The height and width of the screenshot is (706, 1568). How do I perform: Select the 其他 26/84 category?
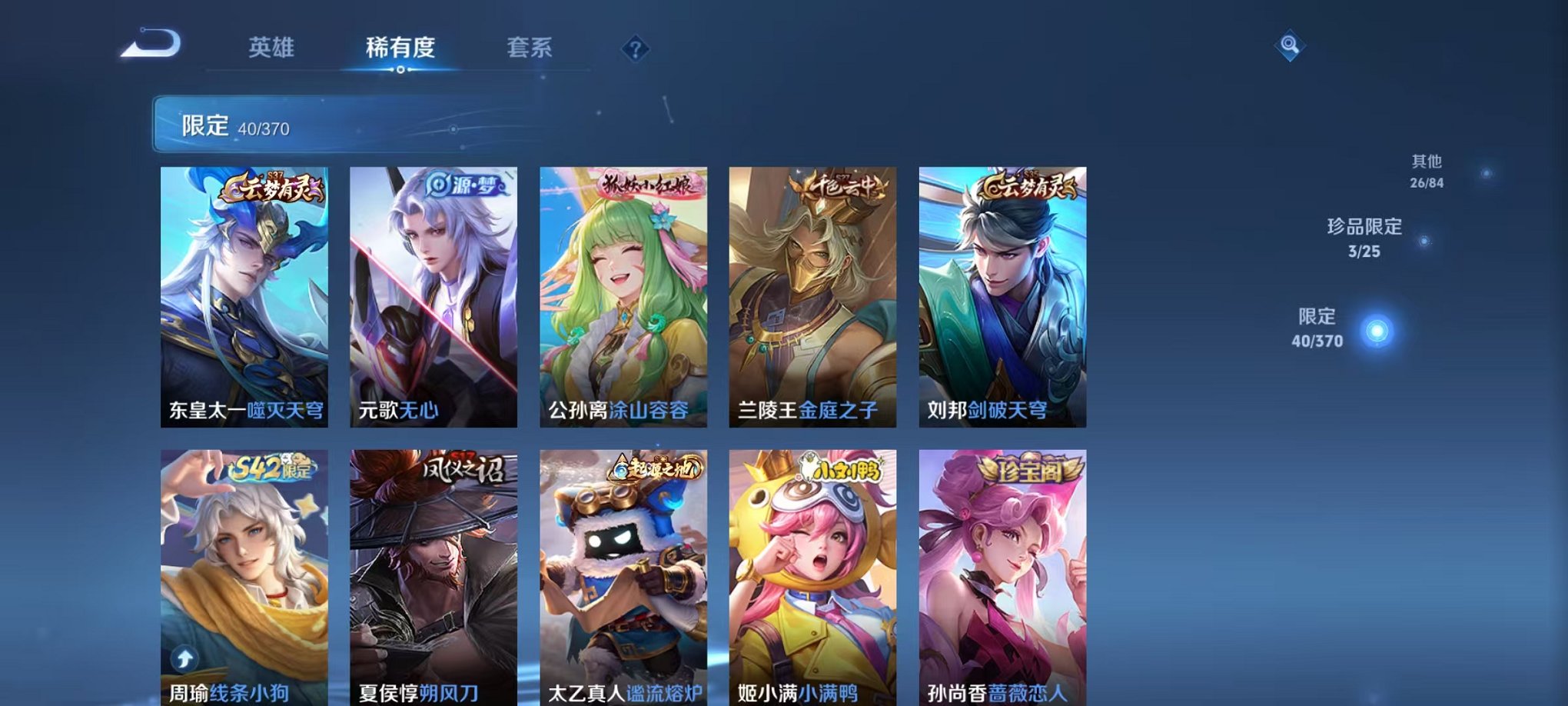[x=1427, y=172]
